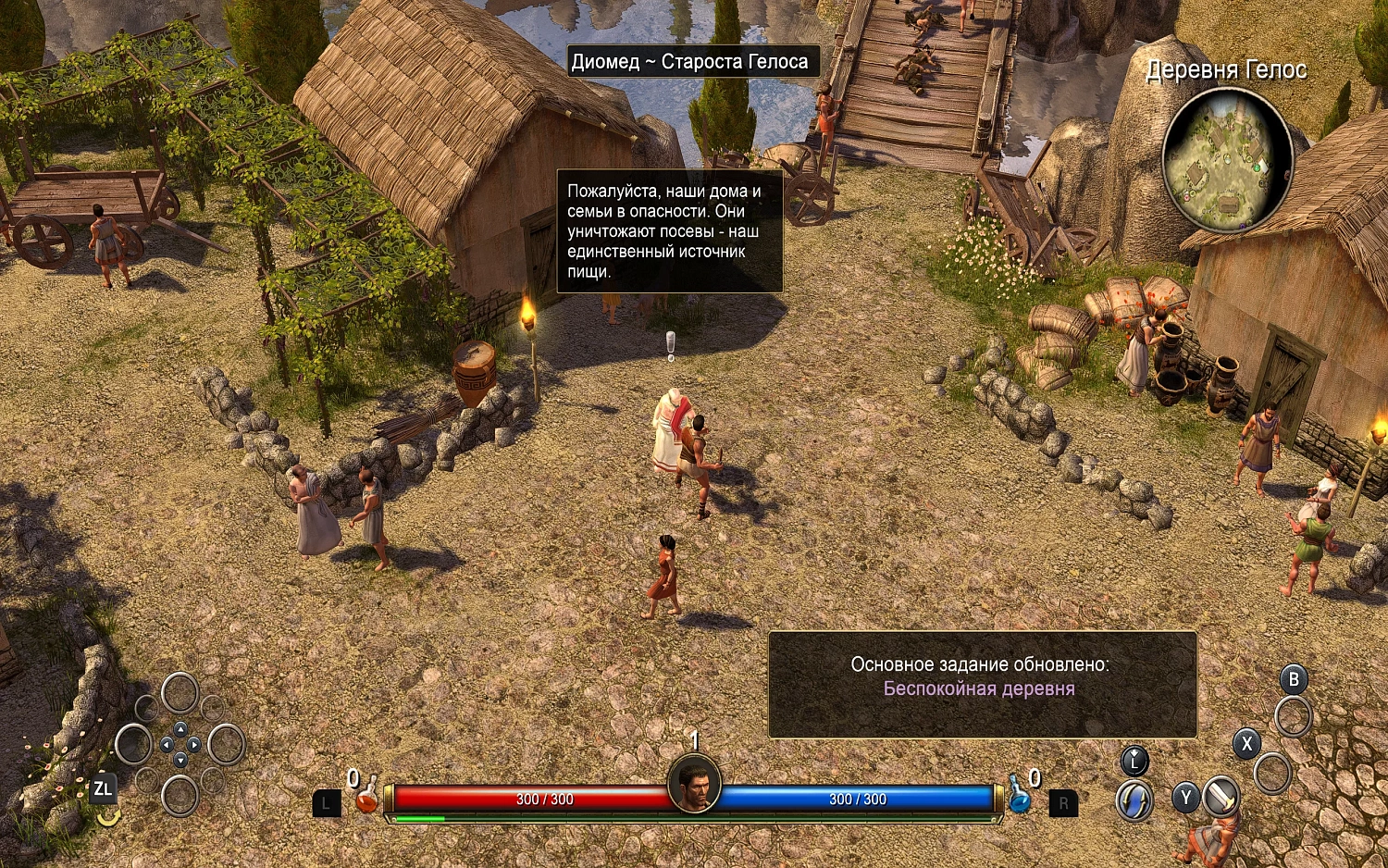This screenshot has height=868, width=1388.
Task: Click the blue swirl skill icon beside the L prompt
Action: pyautogui.click(x=1133, y=801)
